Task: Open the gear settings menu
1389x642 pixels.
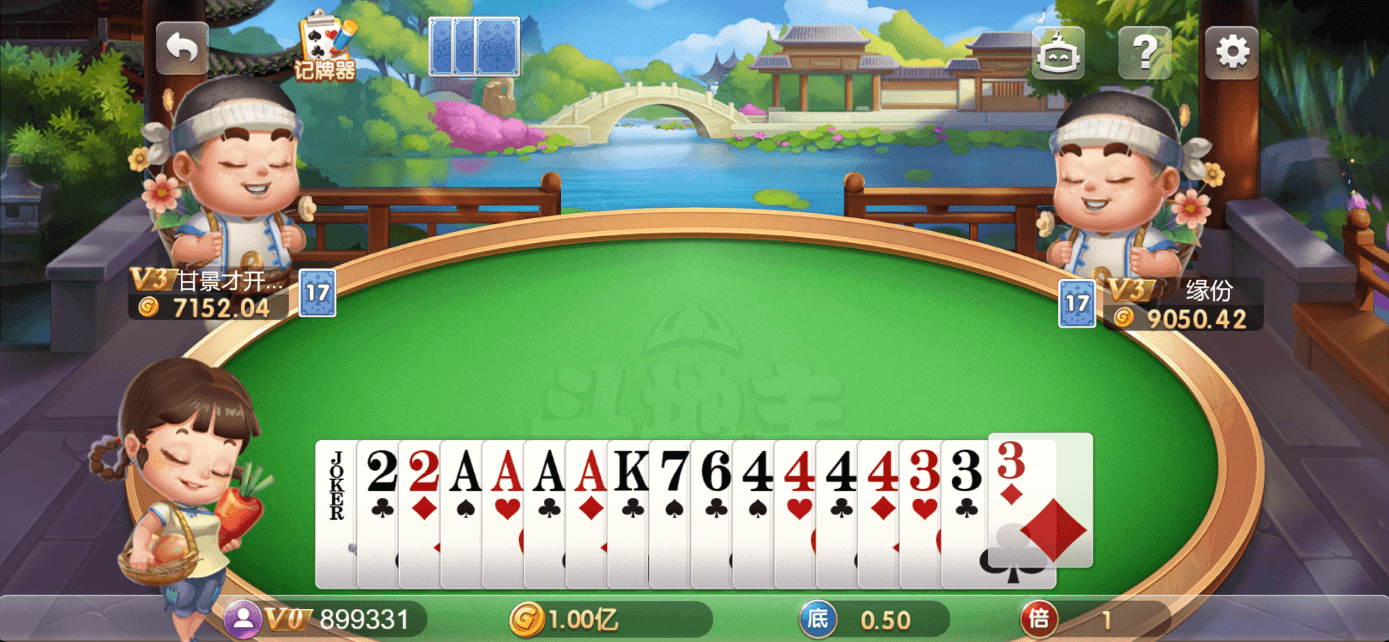Action: (1231, 52)
